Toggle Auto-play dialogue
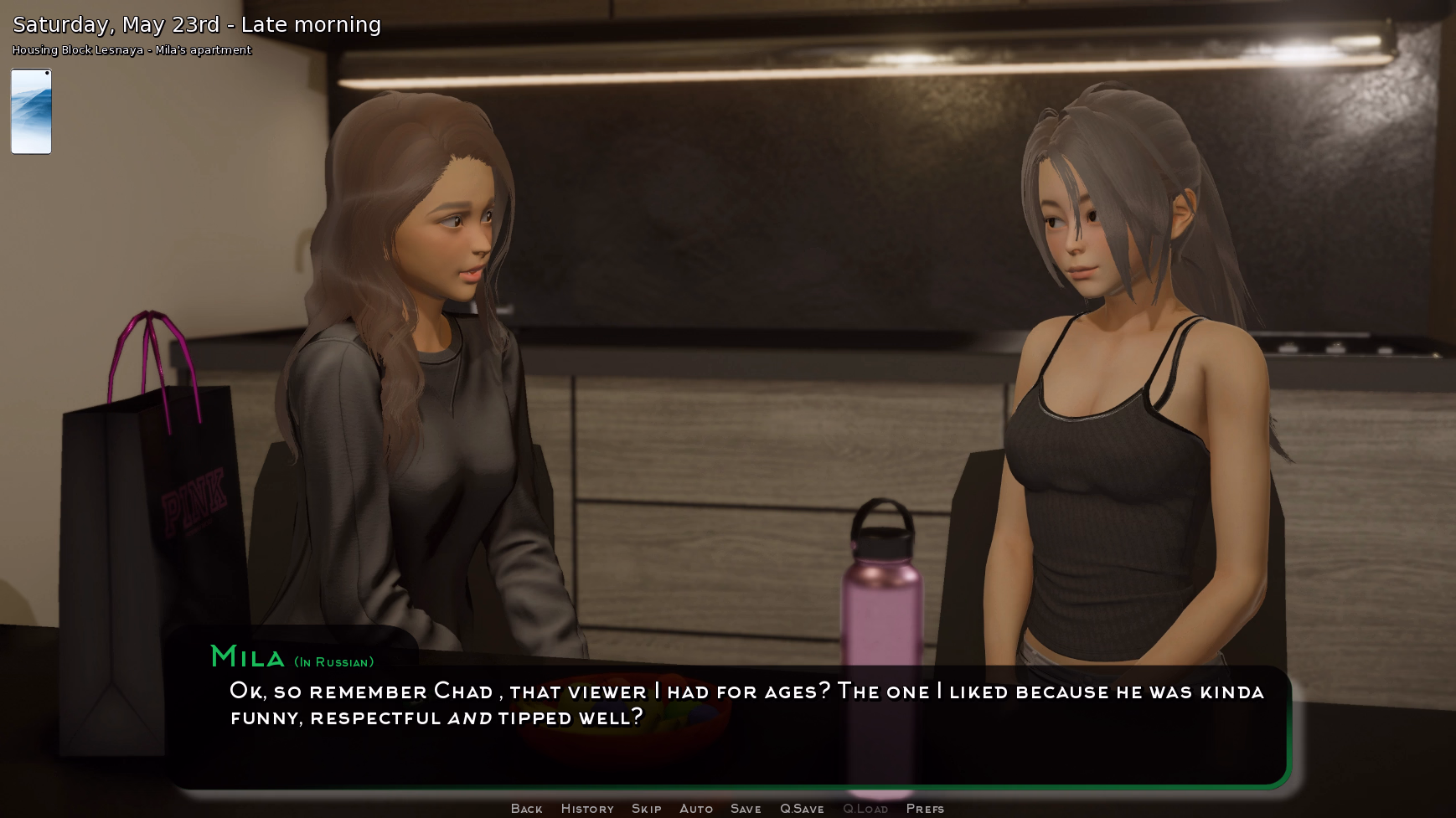This screenshot has height=818, width=1456. (x=696, y=808)
